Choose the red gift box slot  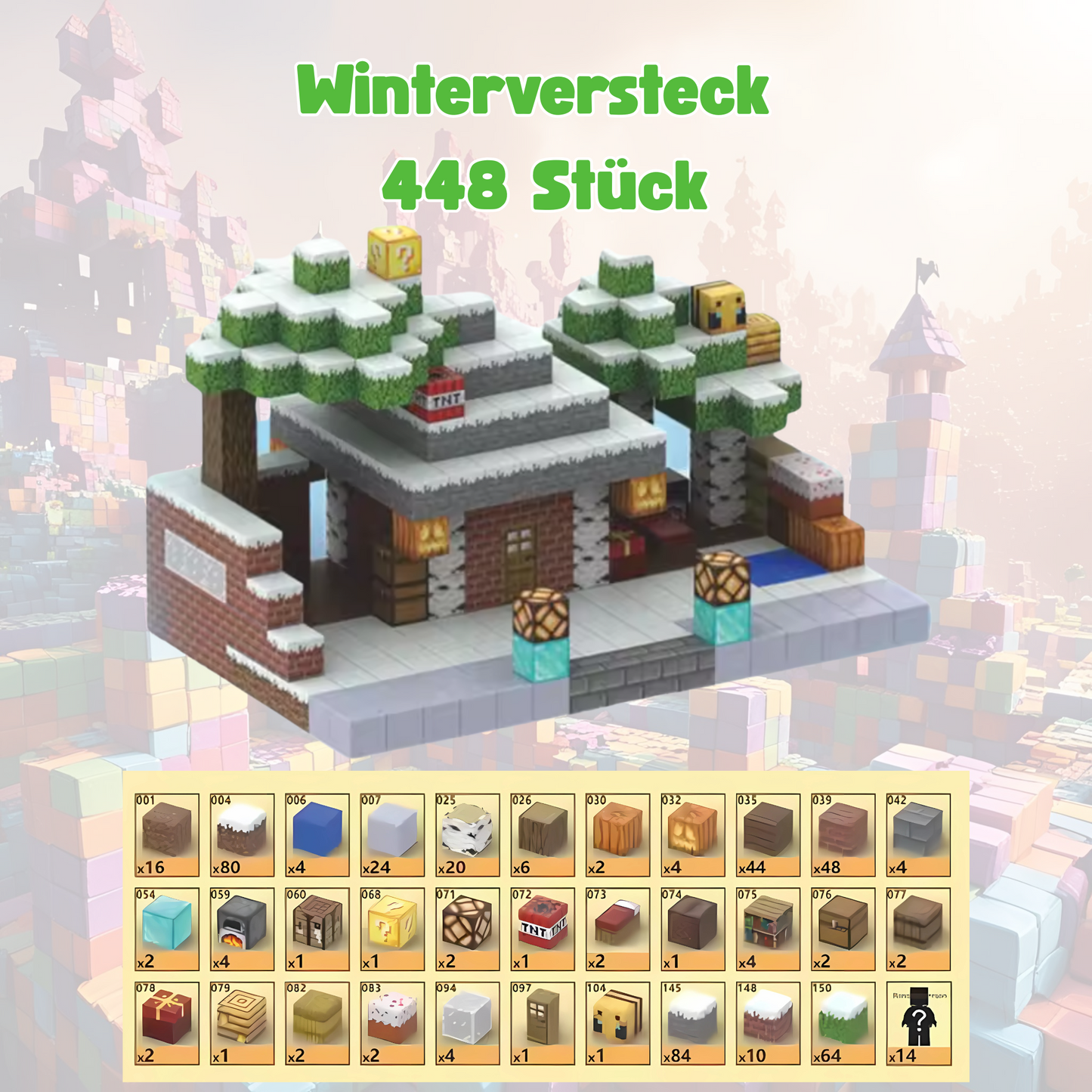[167, 1023]
